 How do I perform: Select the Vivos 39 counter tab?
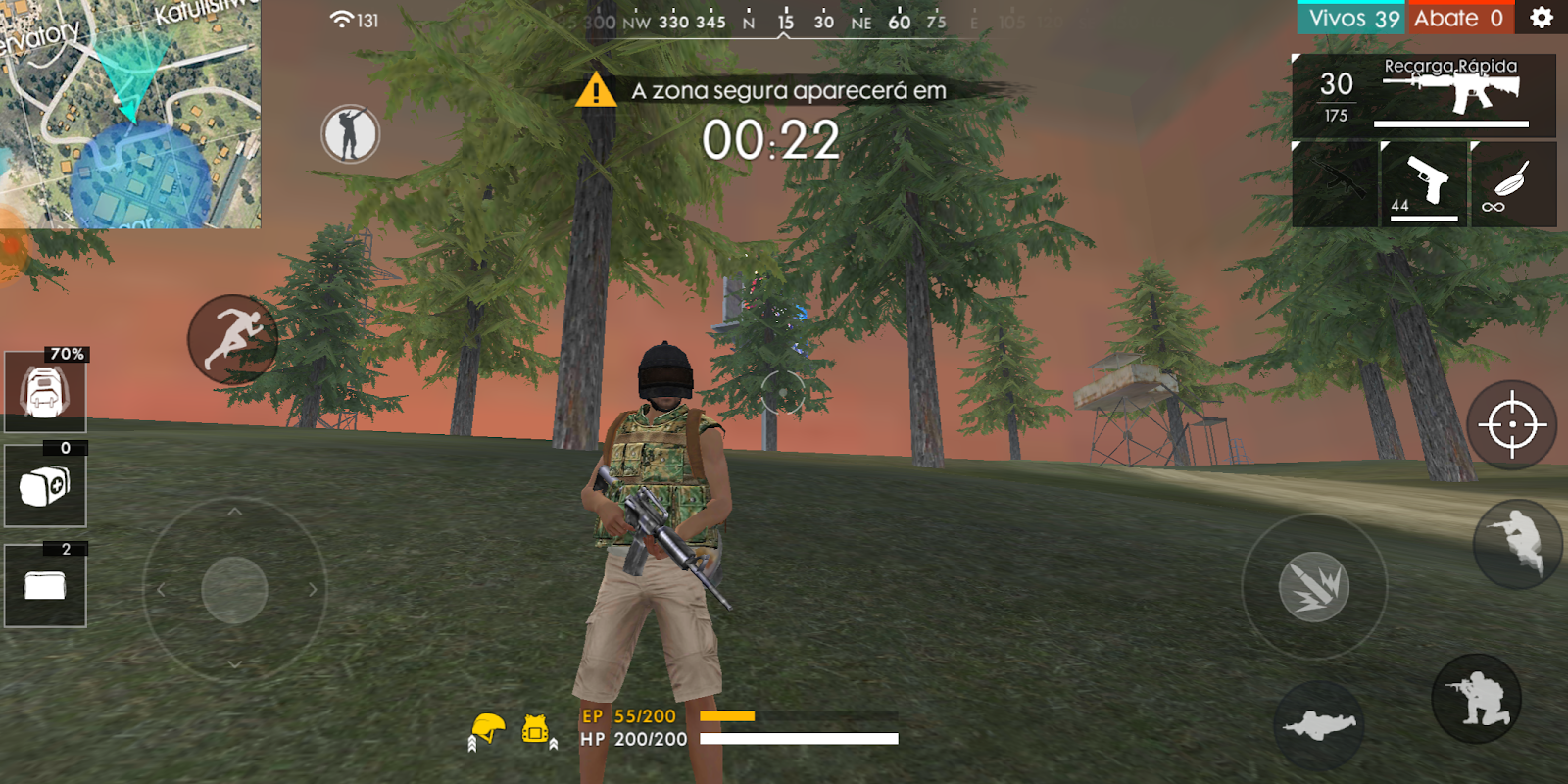coord(1349,17)
